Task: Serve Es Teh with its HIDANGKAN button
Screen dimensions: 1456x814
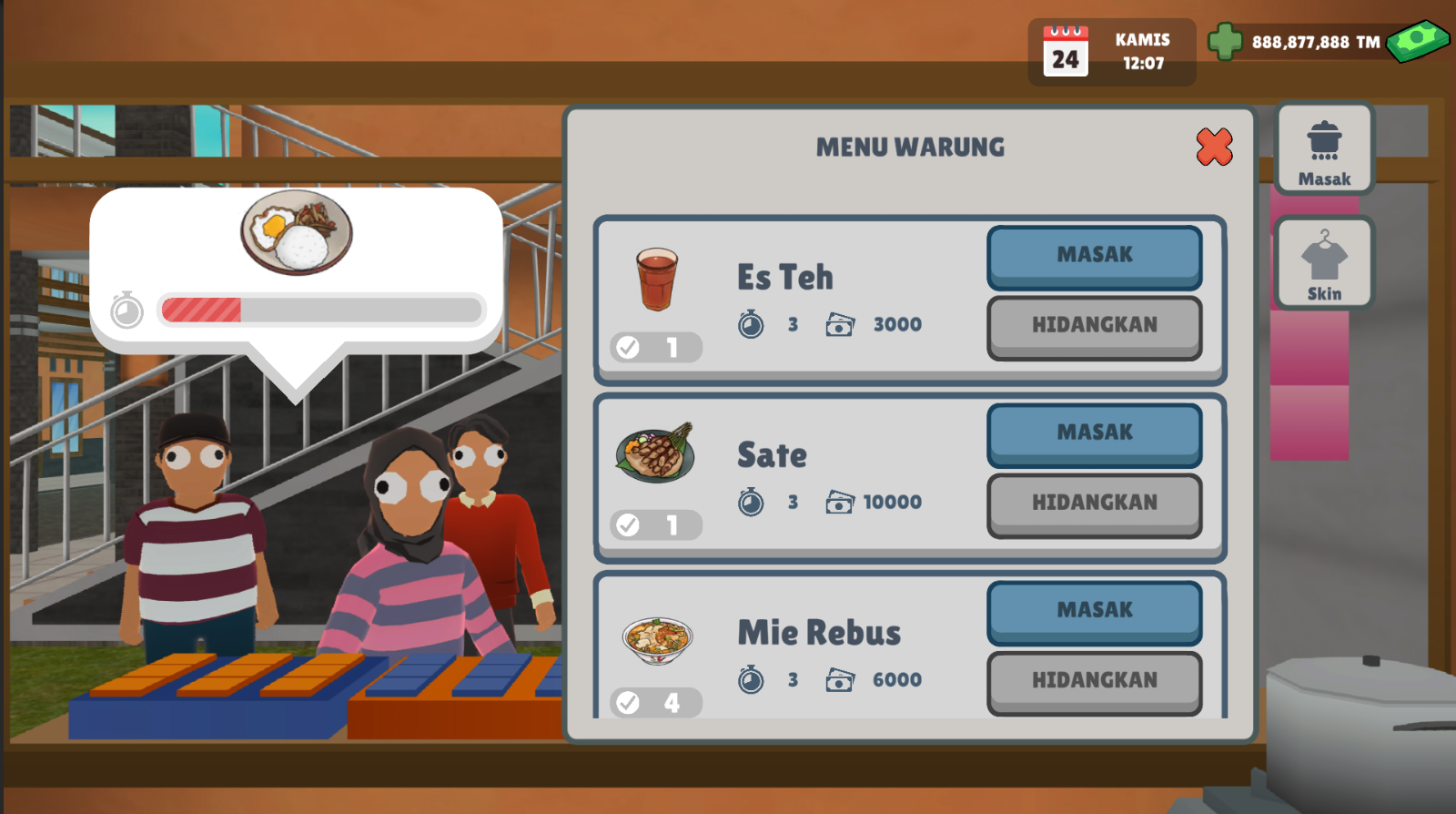Action: 1094,325
